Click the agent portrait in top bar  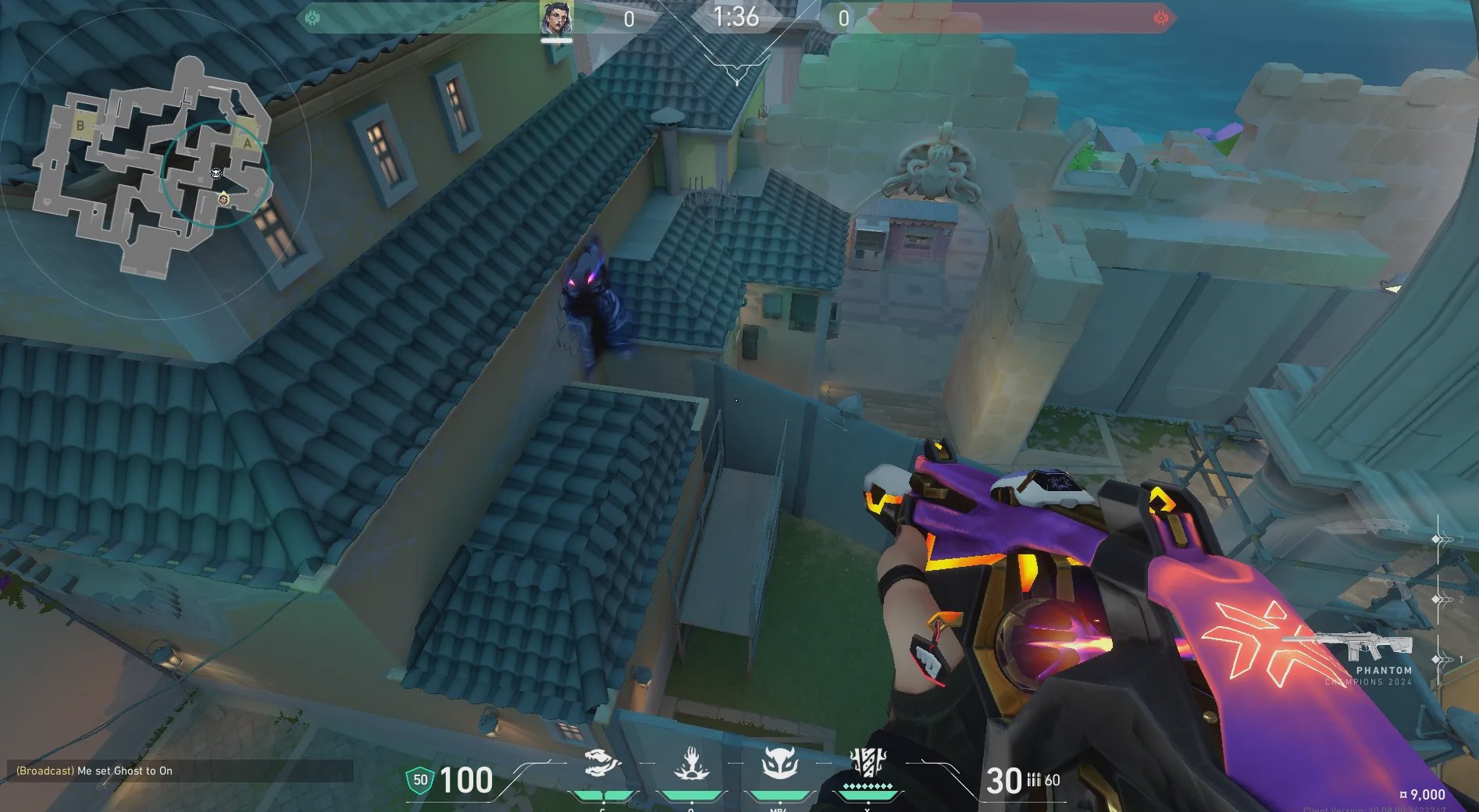point(556,18)
